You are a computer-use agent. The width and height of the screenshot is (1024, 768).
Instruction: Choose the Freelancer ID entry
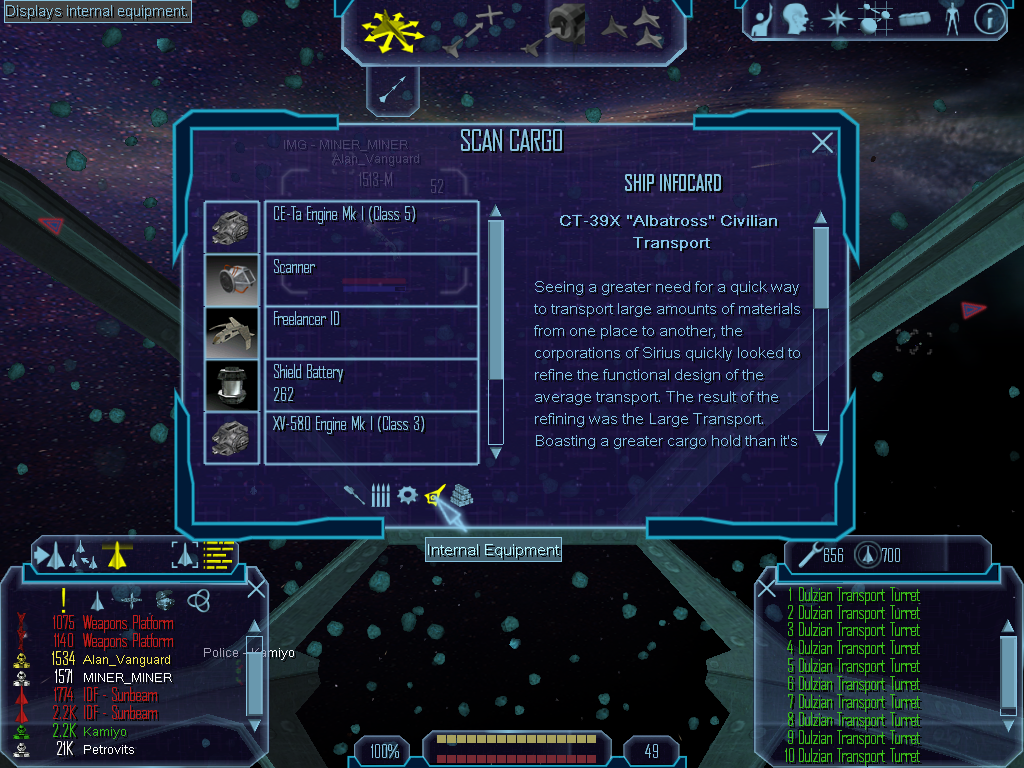point(371,332)
